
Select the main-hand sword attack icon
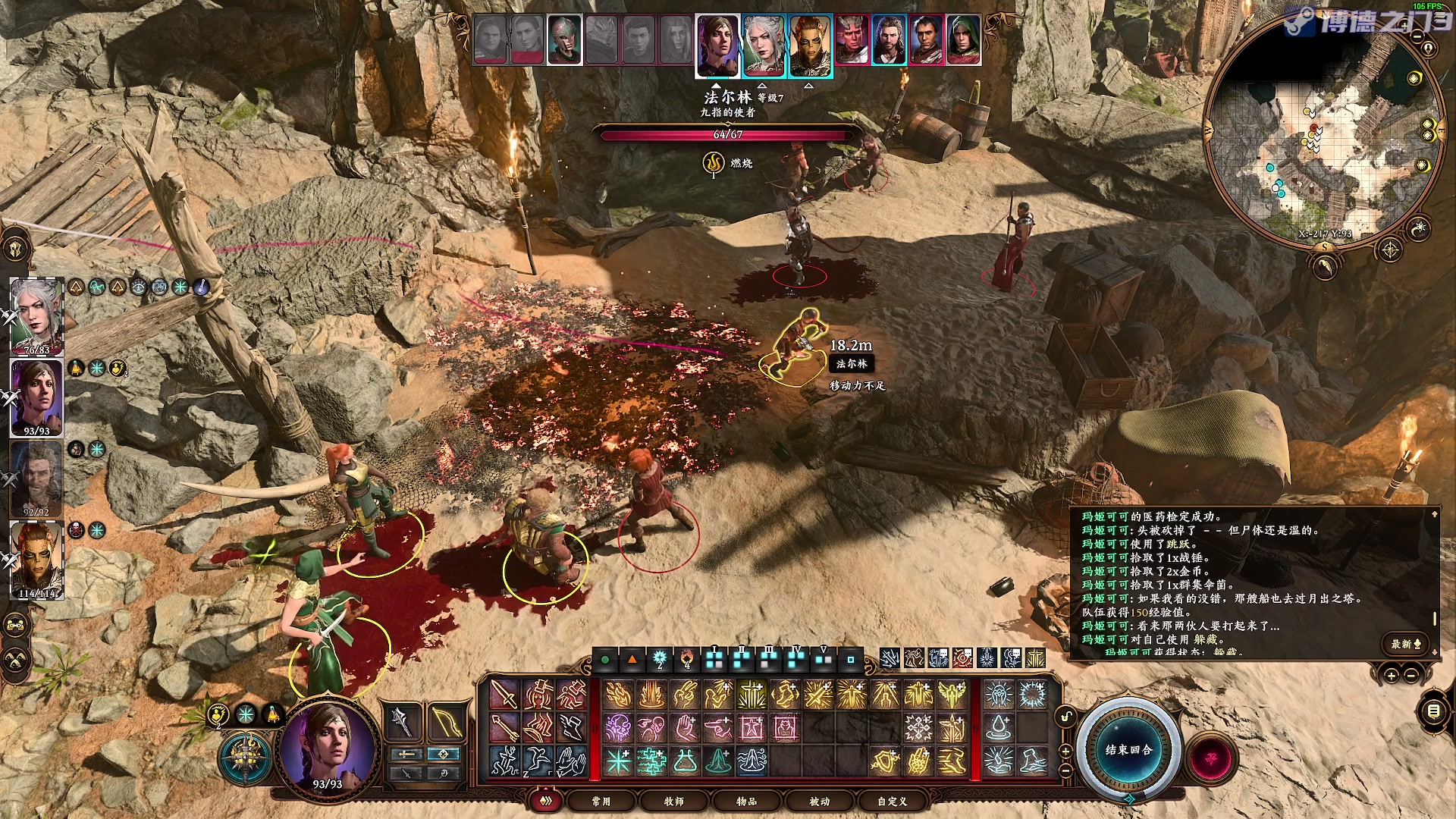click(x=504, y=694)
